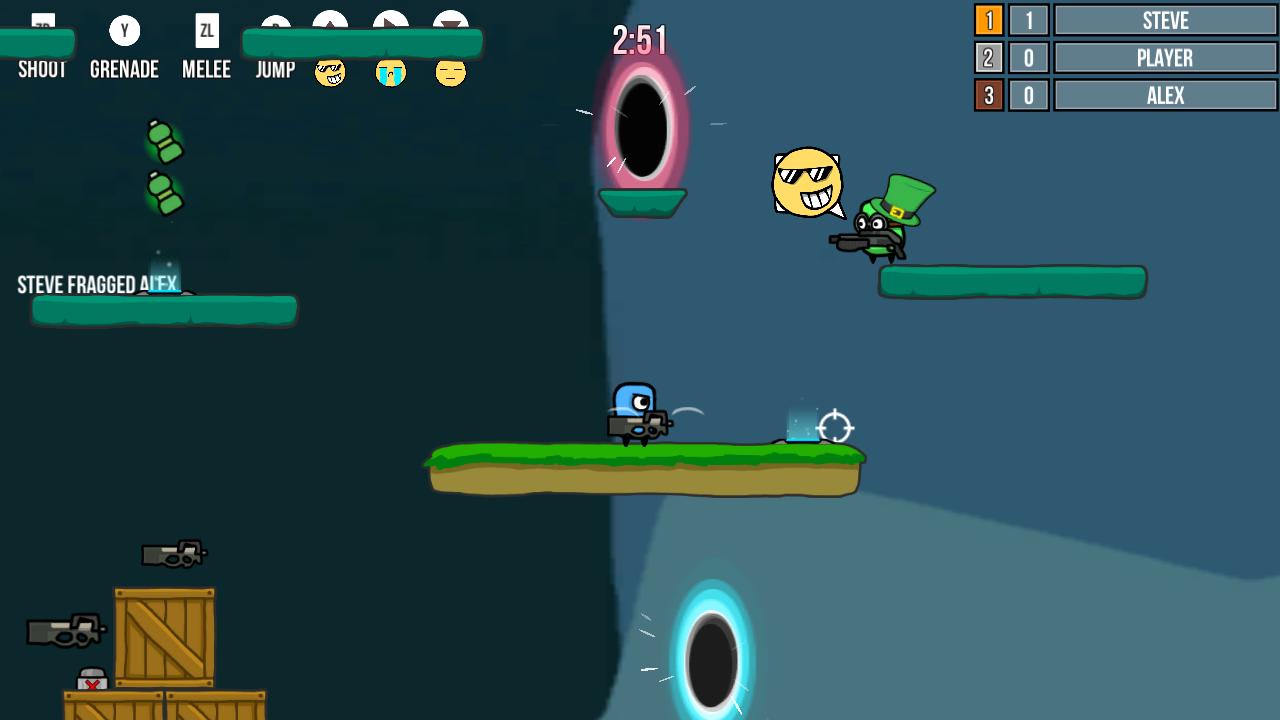The height and width of the screenshot is (720, 1280).
Task: Select PLAYER on the scoreboard
Action: [1164, 57]
